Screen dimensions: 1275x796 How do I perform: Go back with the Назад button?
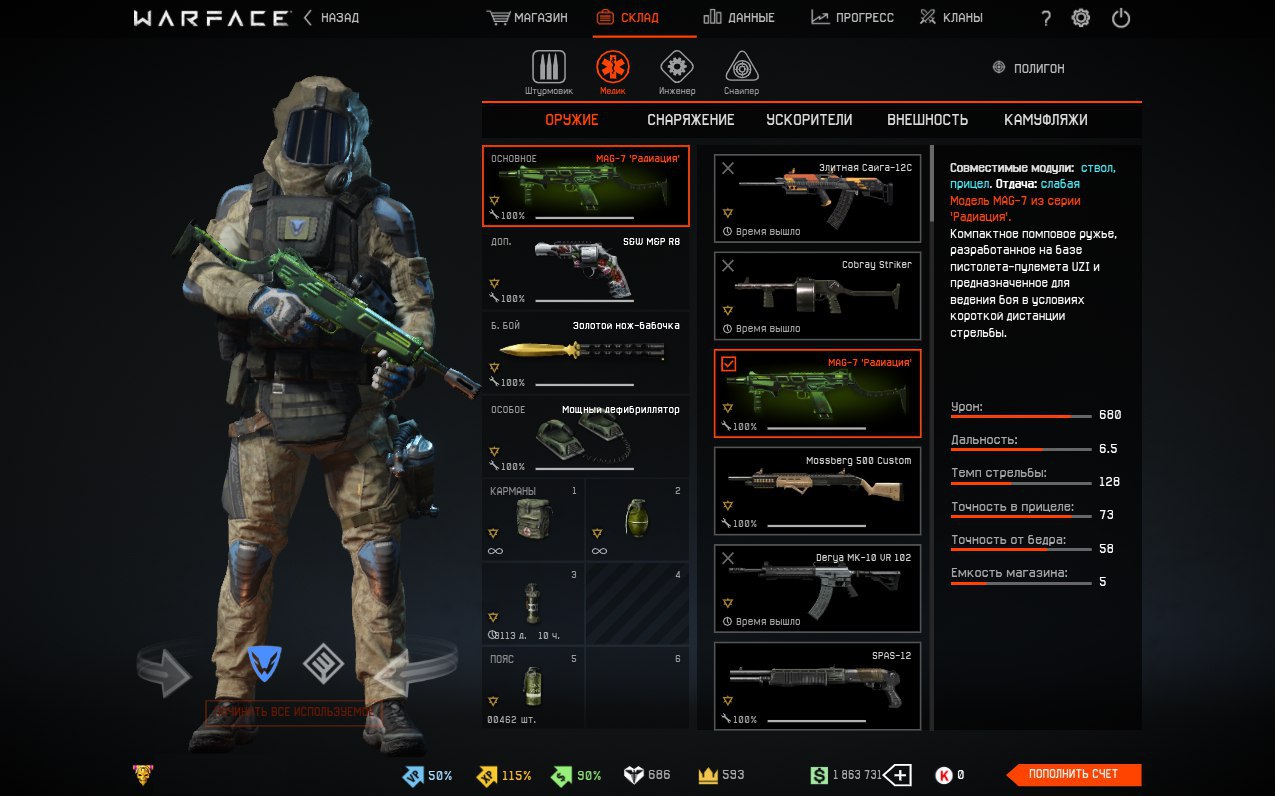[x=332, y=18]
